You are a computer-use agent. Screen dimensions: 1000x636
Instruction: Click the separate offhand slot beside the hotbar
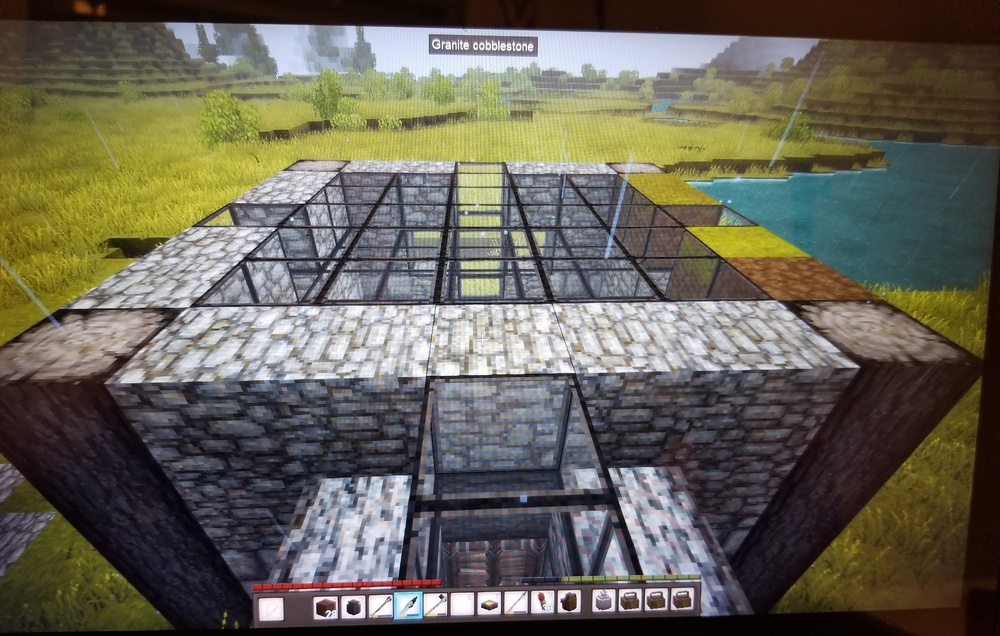coord(271,608)
